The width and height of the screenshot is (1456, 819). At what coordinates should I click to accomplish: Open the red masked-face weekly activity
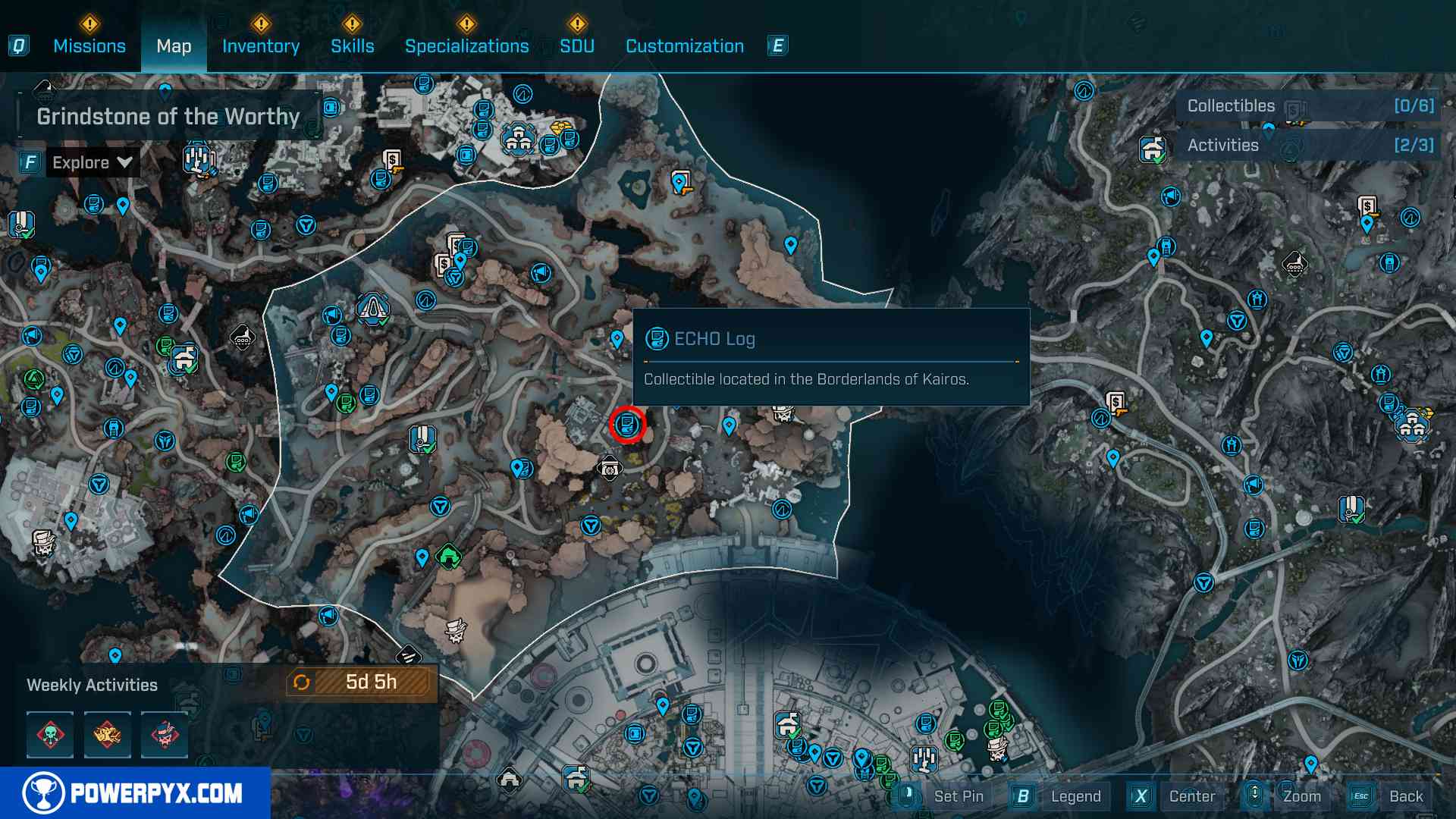(x=164, y=734)
